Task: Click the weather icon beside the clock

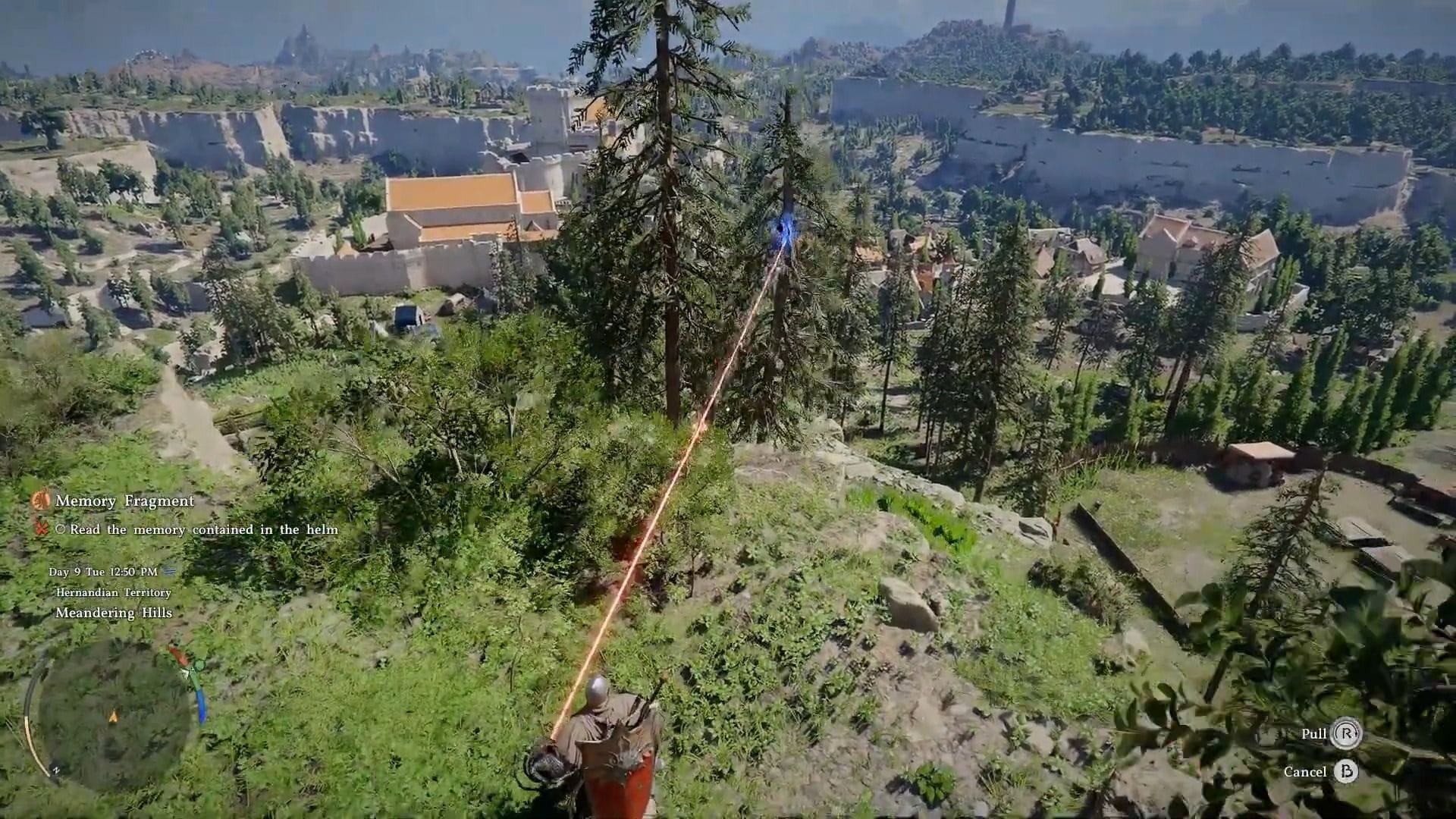Action: pos(168,572)
